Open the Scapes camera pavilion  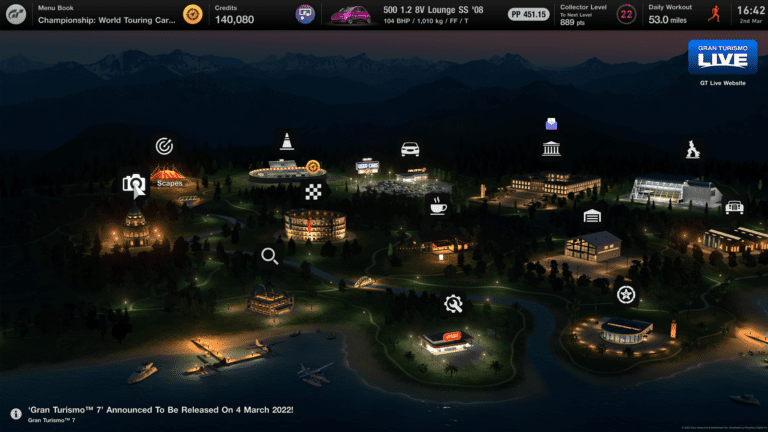coord(134,184)
